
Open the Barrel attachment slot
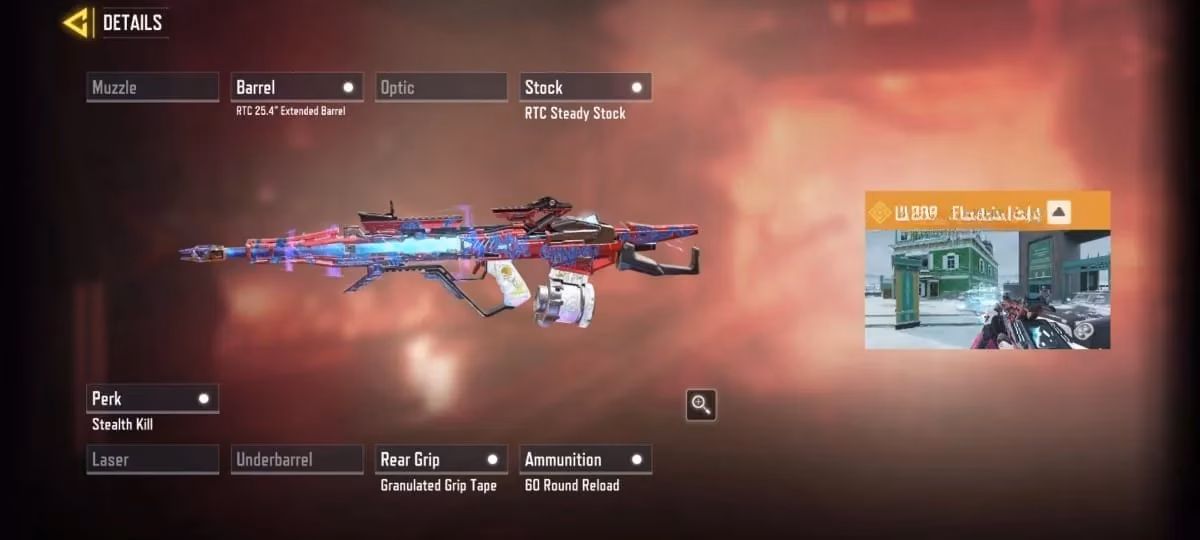click(x=297, y=87)
